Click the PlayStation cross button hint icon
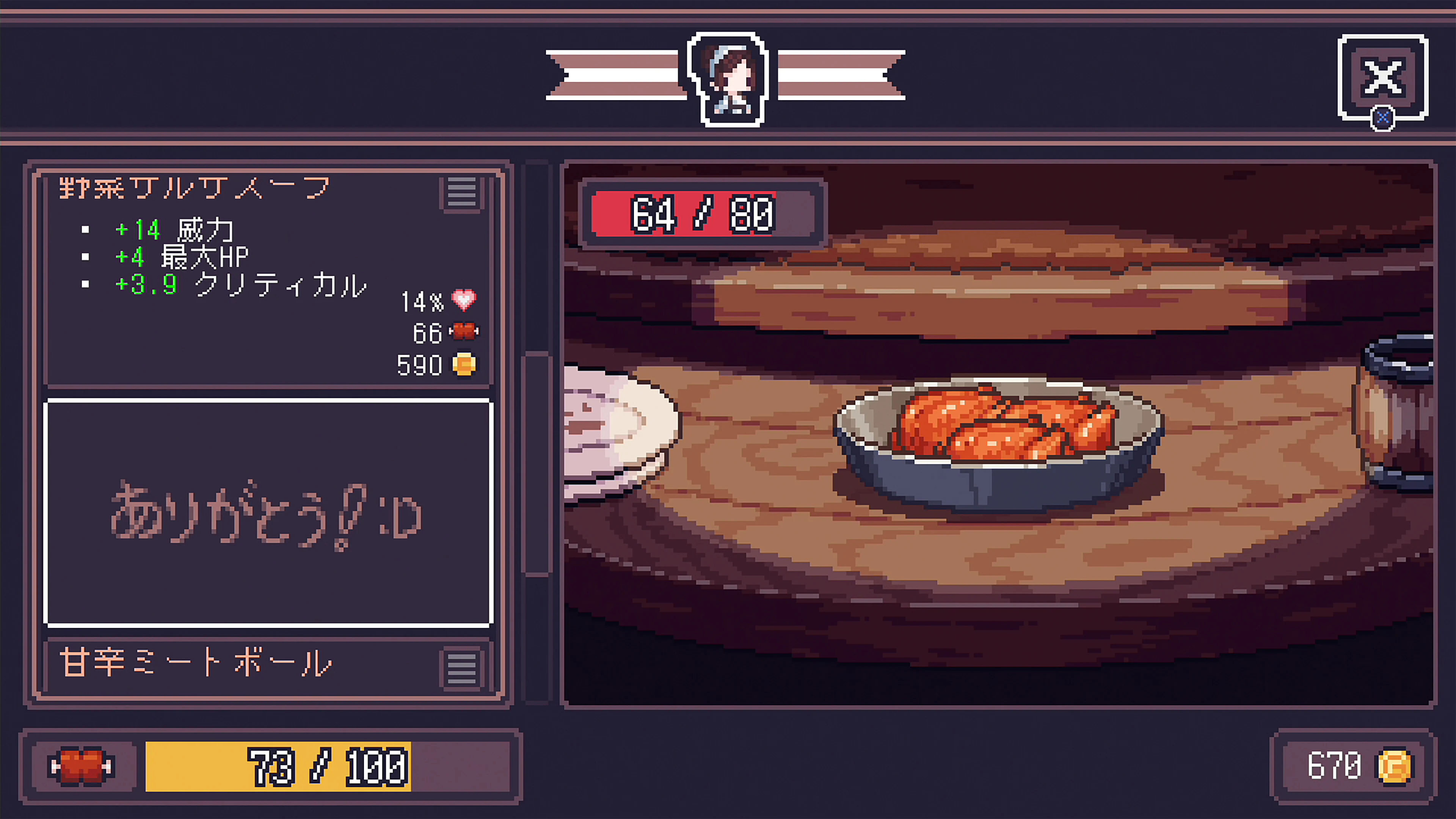The height and width of the screenshot is (819, 1456). (1383, 119)
